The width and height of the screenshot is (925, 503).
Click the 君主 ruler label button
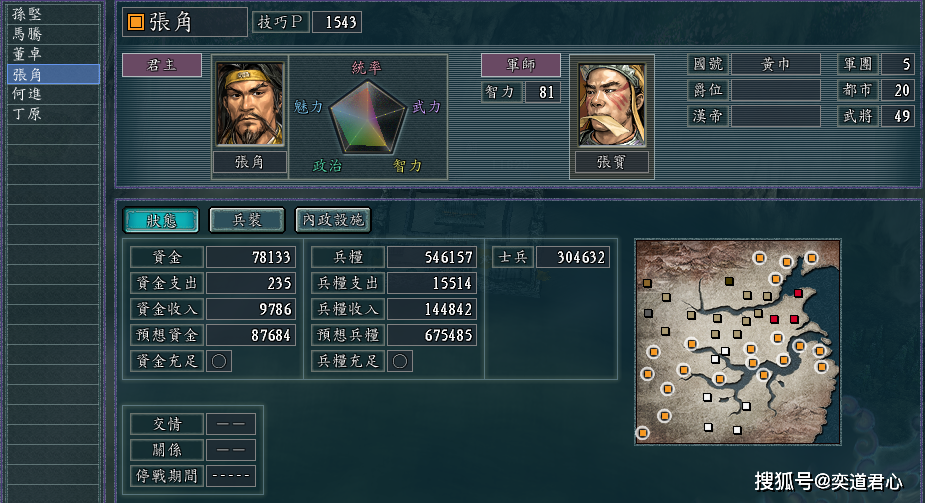[161, 66]
